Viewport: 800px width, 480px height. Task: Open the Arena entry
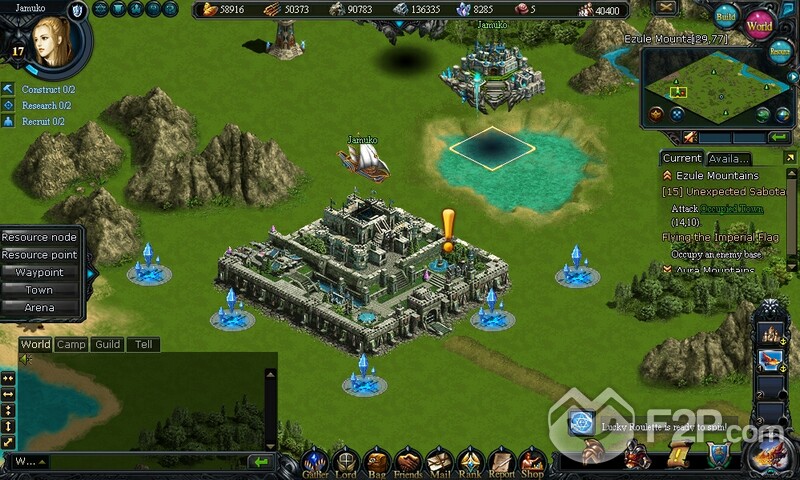[40, 307]
